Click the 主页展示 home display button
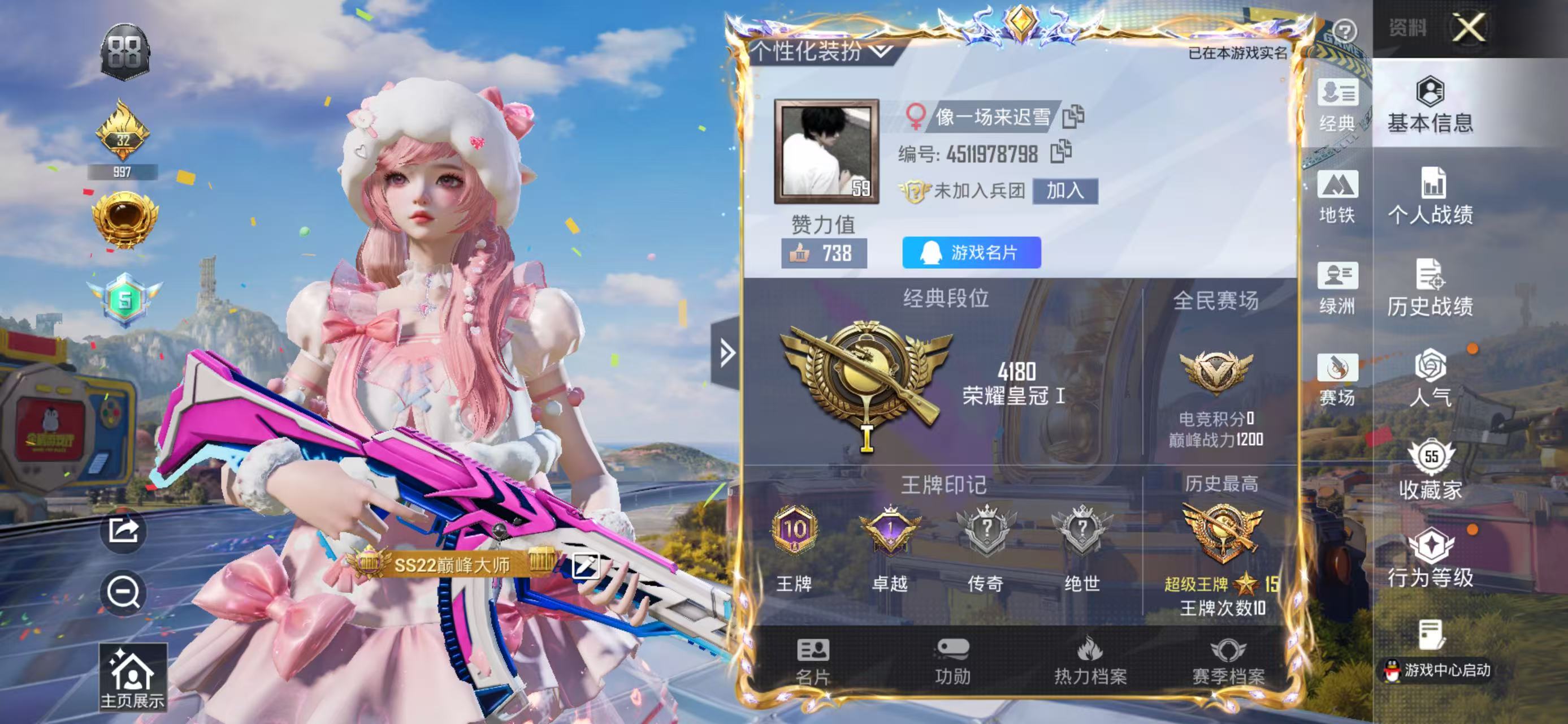This screenshot has width=1568, height=724. (x=133, y=677)
